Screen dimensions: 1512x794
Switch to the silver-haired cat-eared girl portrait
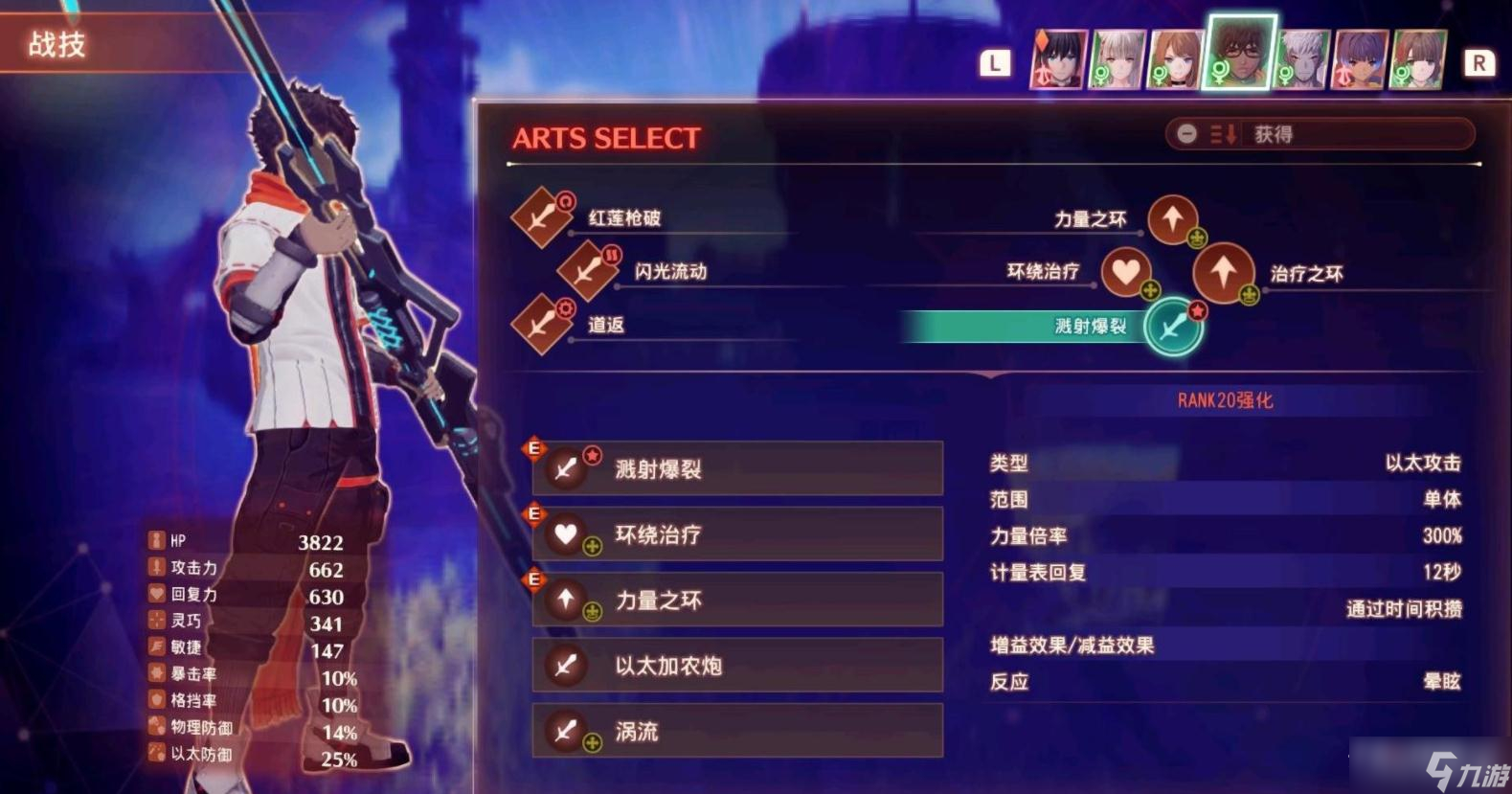pos(1117,59)
